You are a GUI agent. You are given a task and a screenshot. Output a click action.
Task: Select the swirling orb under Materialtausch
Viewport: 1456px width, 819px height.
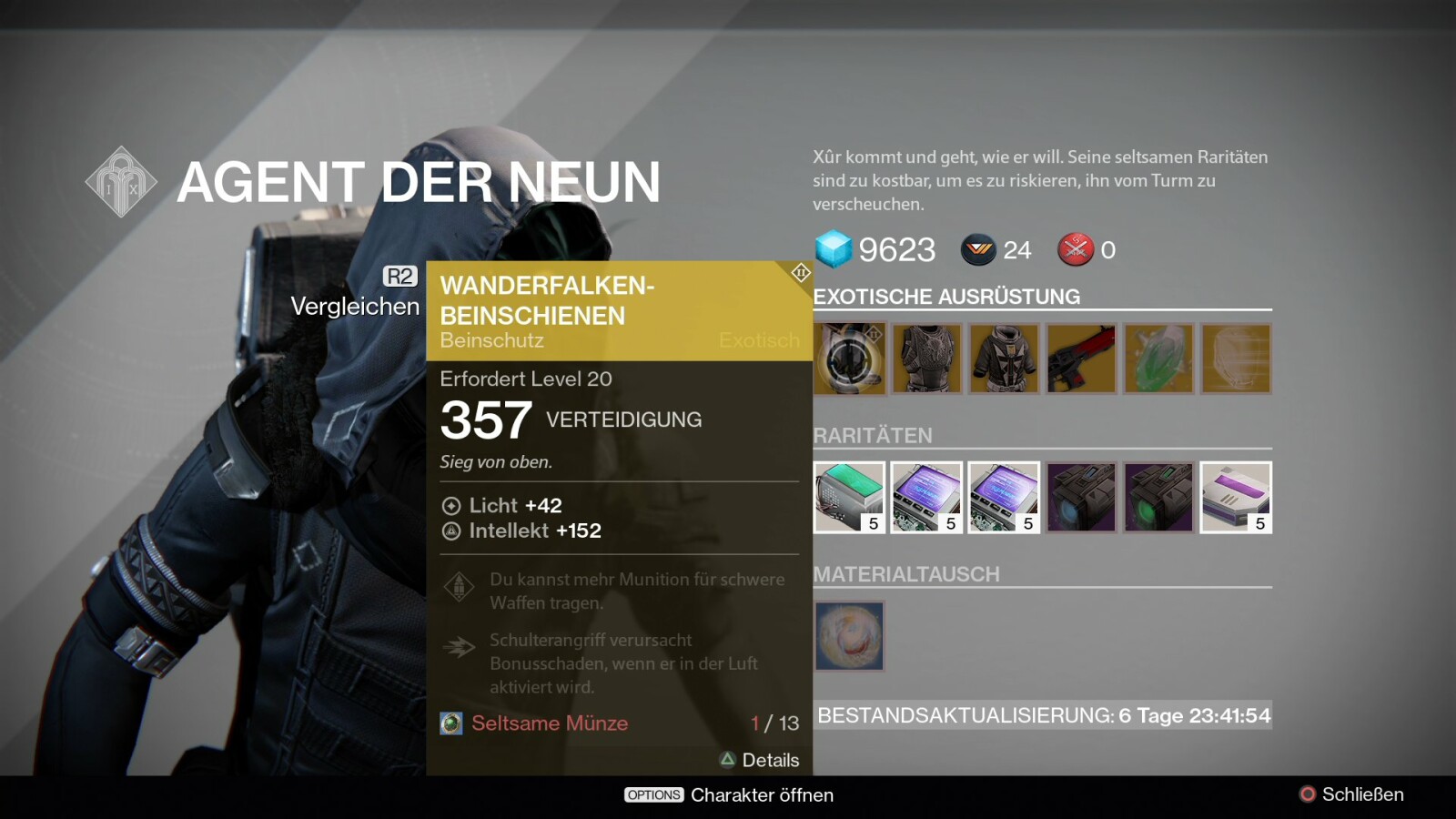pyautogui.click(x=849, y=635)
